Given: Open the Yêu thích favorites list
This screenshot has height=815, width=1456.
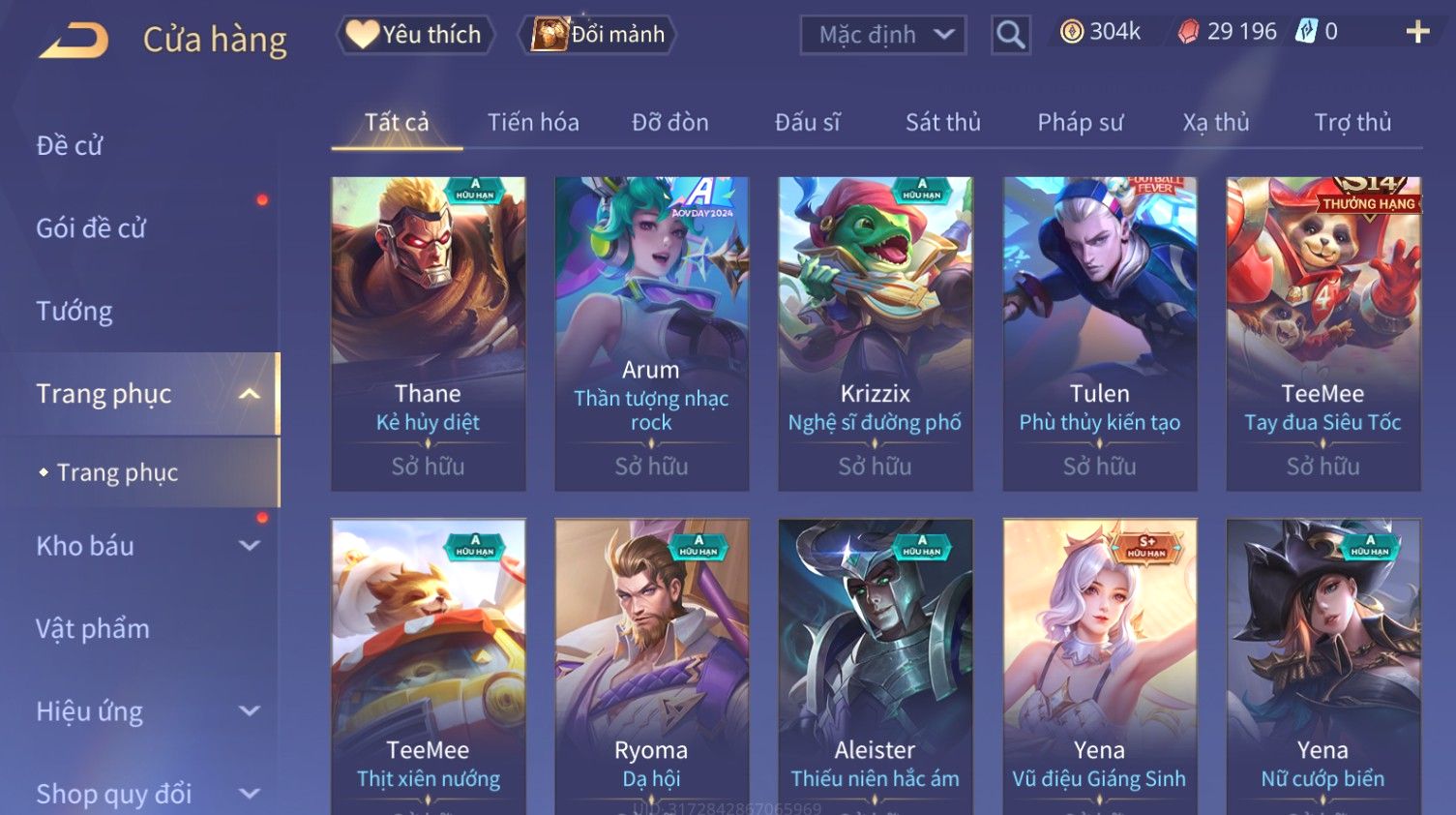Looking at the screenshot, I should 415,35.
